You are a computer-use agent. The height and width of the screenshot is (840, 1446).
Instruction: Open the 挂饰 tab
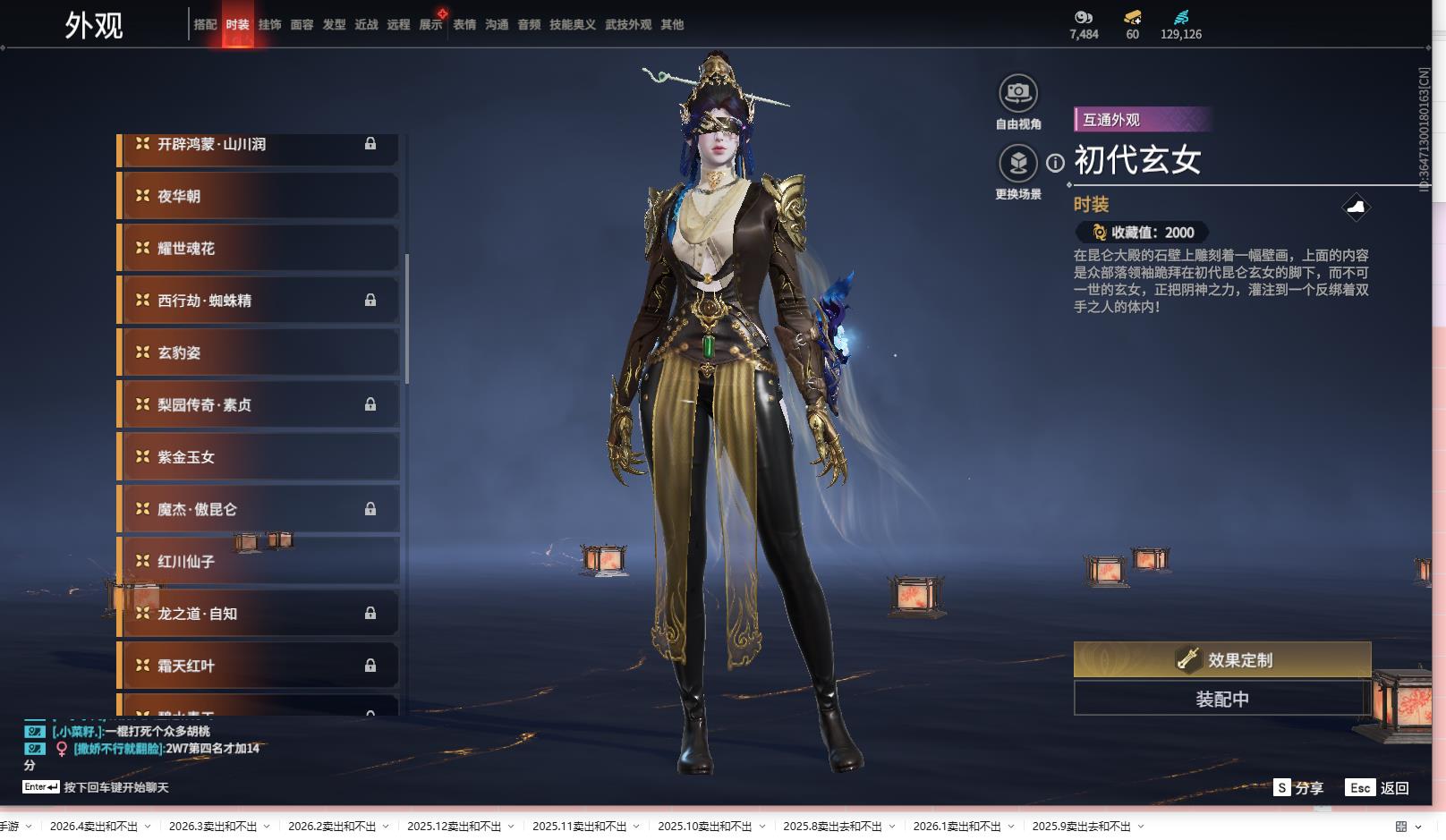click(269, 25)
